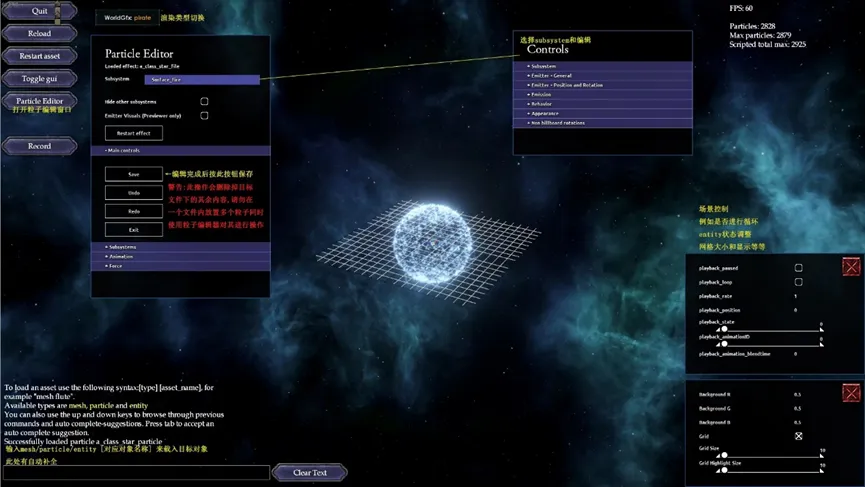Click the Restart effect button
865x487 pixels.
(134, 133)
